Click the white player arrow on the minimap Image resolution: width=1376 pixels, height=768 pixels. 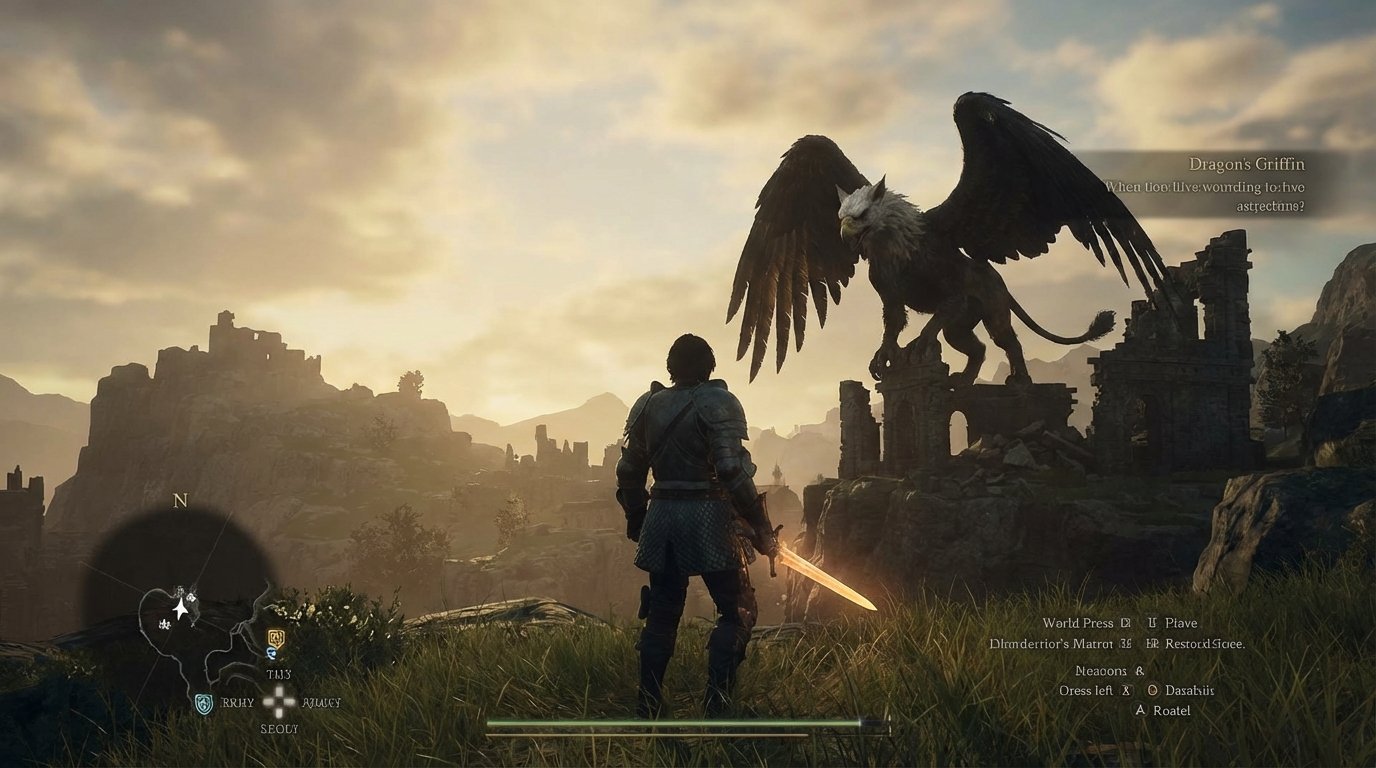coord(180,608)
